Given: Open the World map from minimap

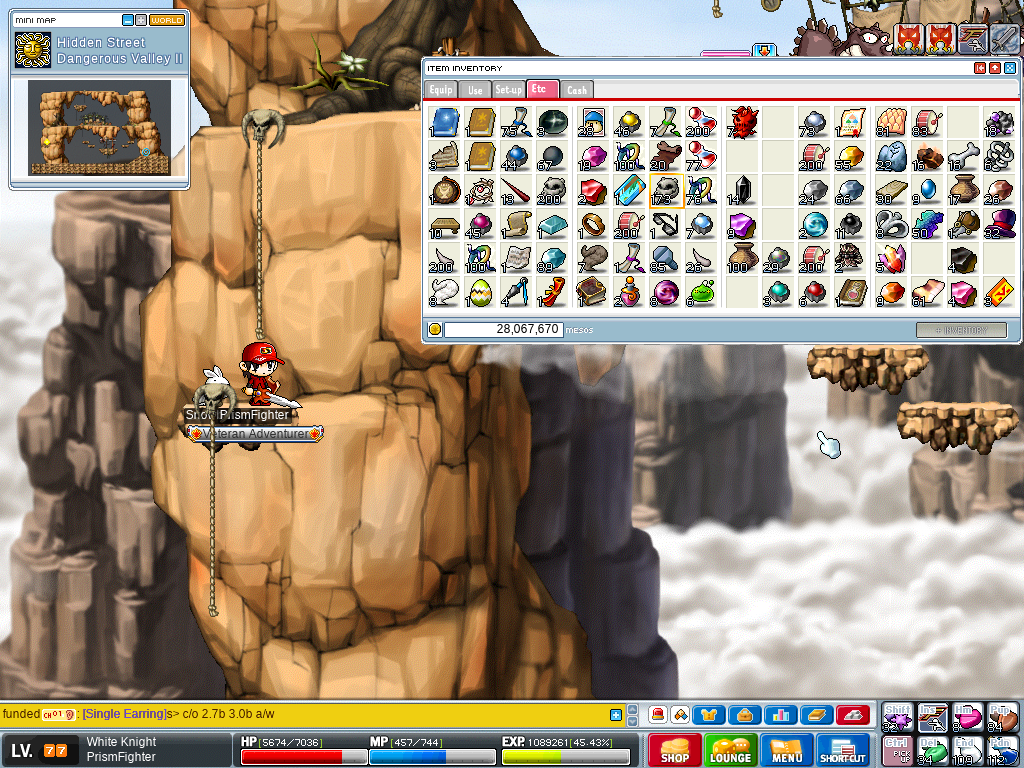Looking at the screenshot, I should [167, 20].
